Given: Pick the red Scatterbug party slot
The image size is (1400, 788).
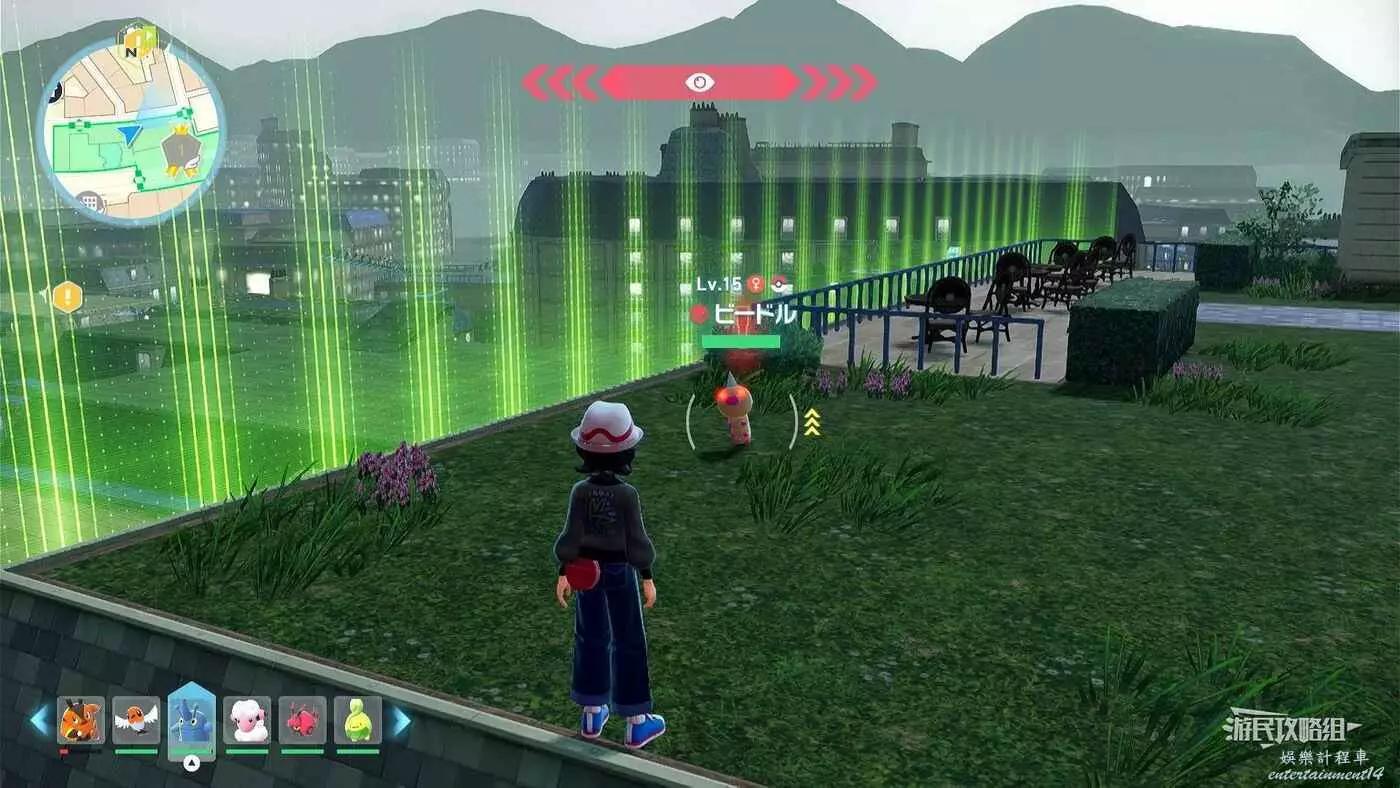Looking at the screenshot, I should click(302, 721).
